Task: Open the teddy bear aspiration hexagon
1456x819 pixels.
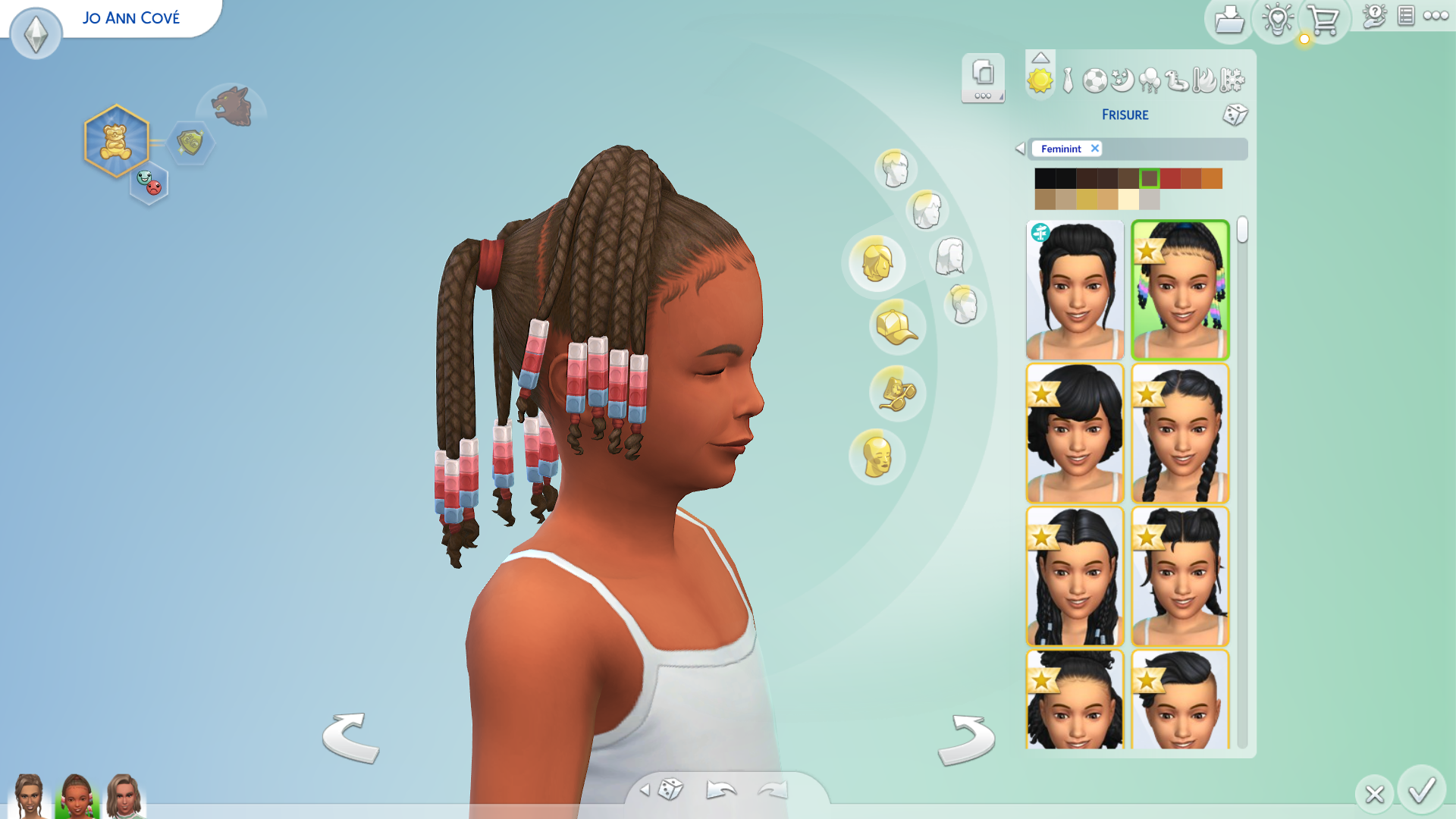Action: 116,142
